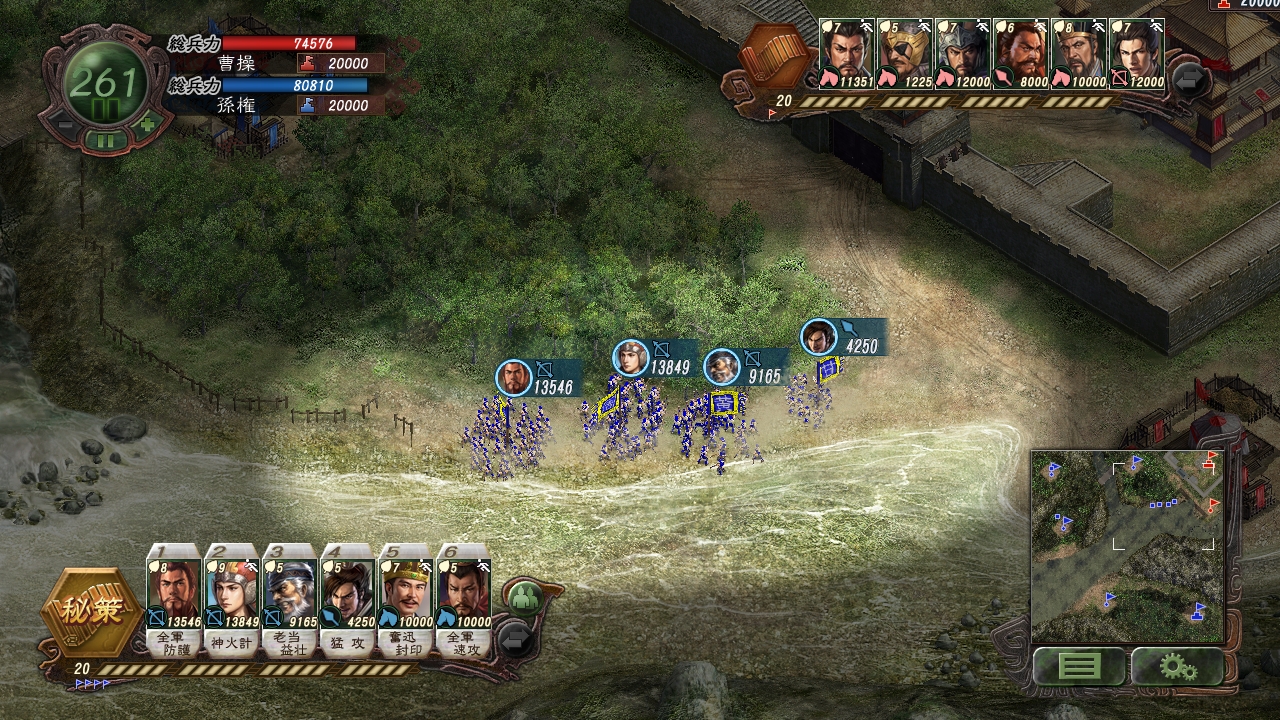Screen dimensions: 1280x720
Task: Open the green list menu button
Action: (1078, 667)
